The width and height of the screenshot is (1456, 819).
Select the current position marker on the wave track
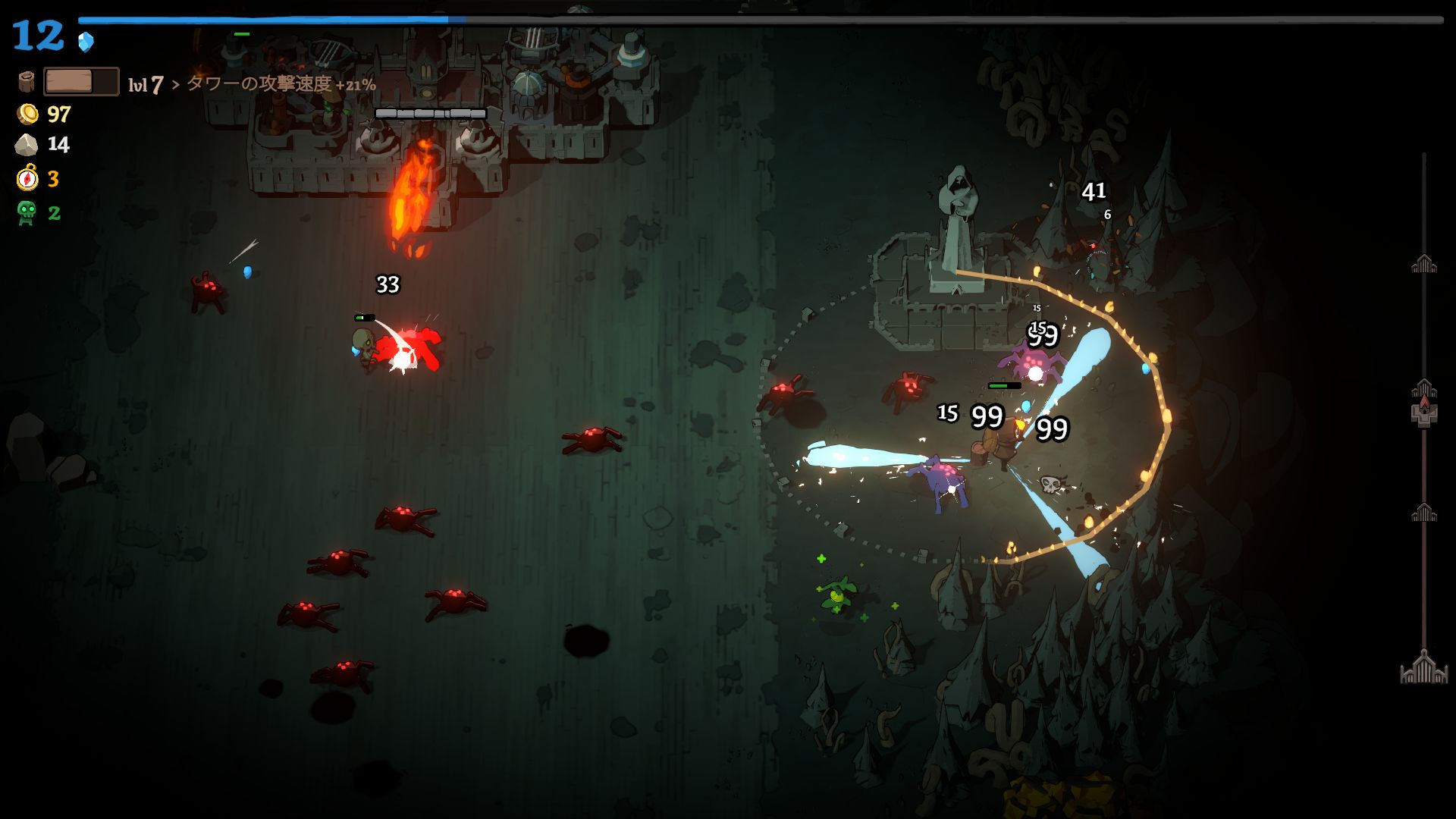(1423, 410)
